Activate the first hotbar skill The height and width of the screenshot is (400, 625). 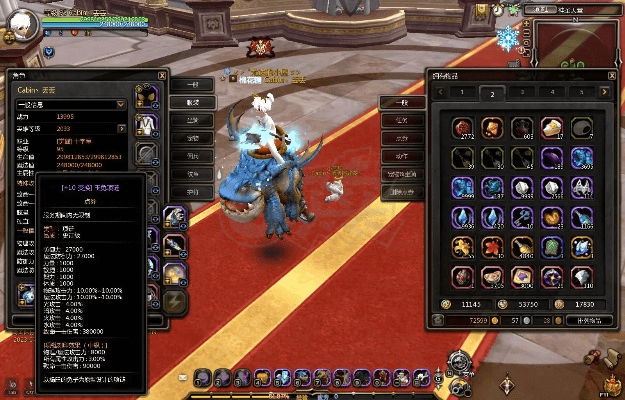pyautogui.click(x=203, y=377)
